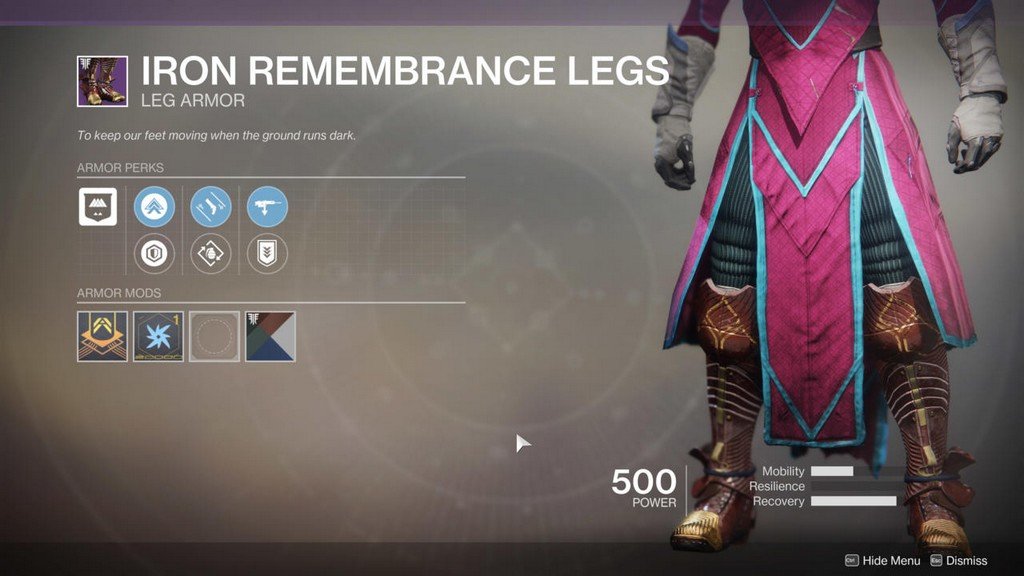Open the Iron Banner shader slot

point(271,336)
